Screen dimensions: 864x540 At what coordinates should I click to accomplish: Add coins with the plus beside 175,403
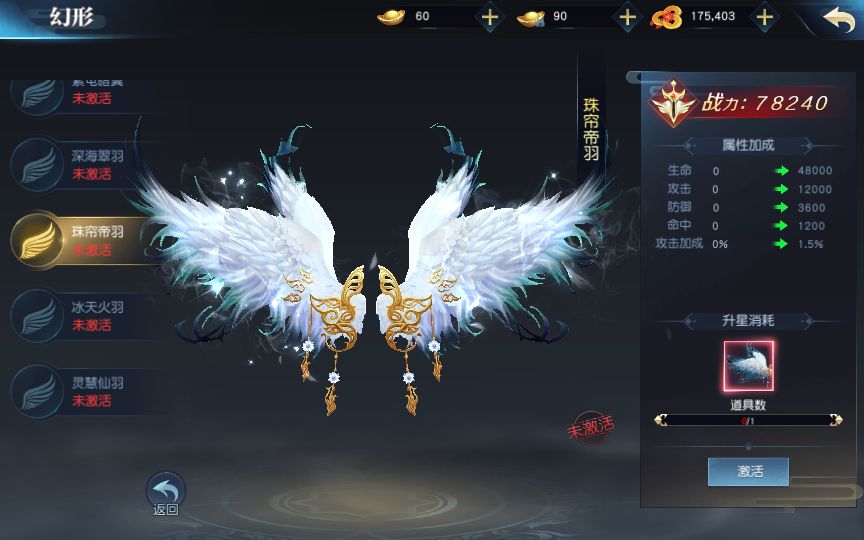point(764,17)
